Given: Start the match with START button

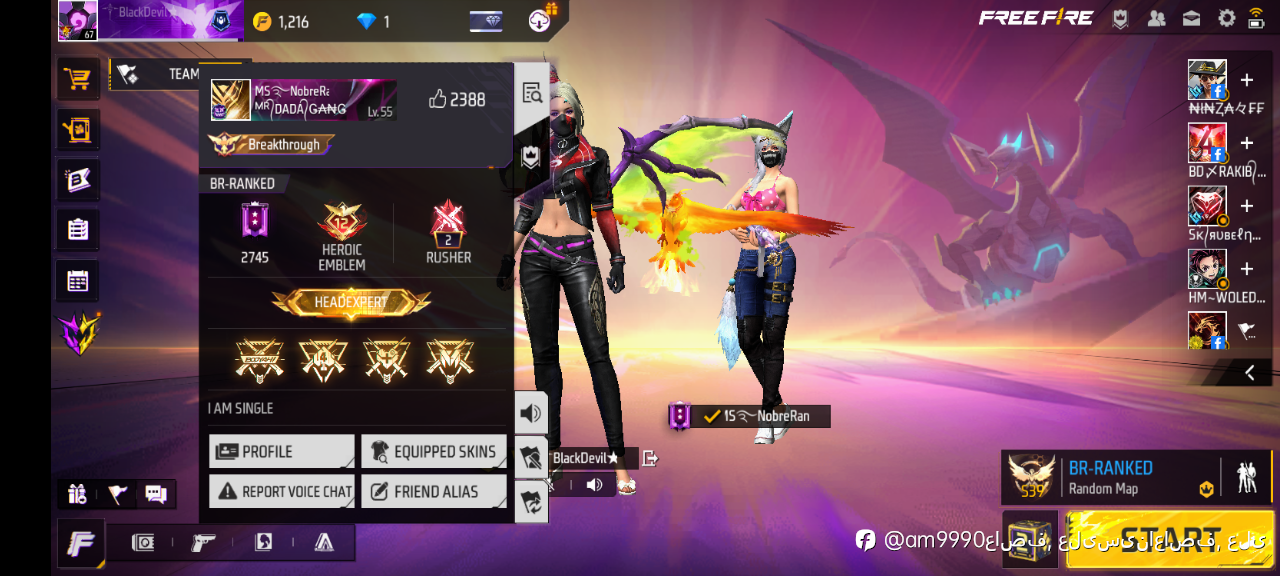Looking at the screenshot, I should 1170,538.
